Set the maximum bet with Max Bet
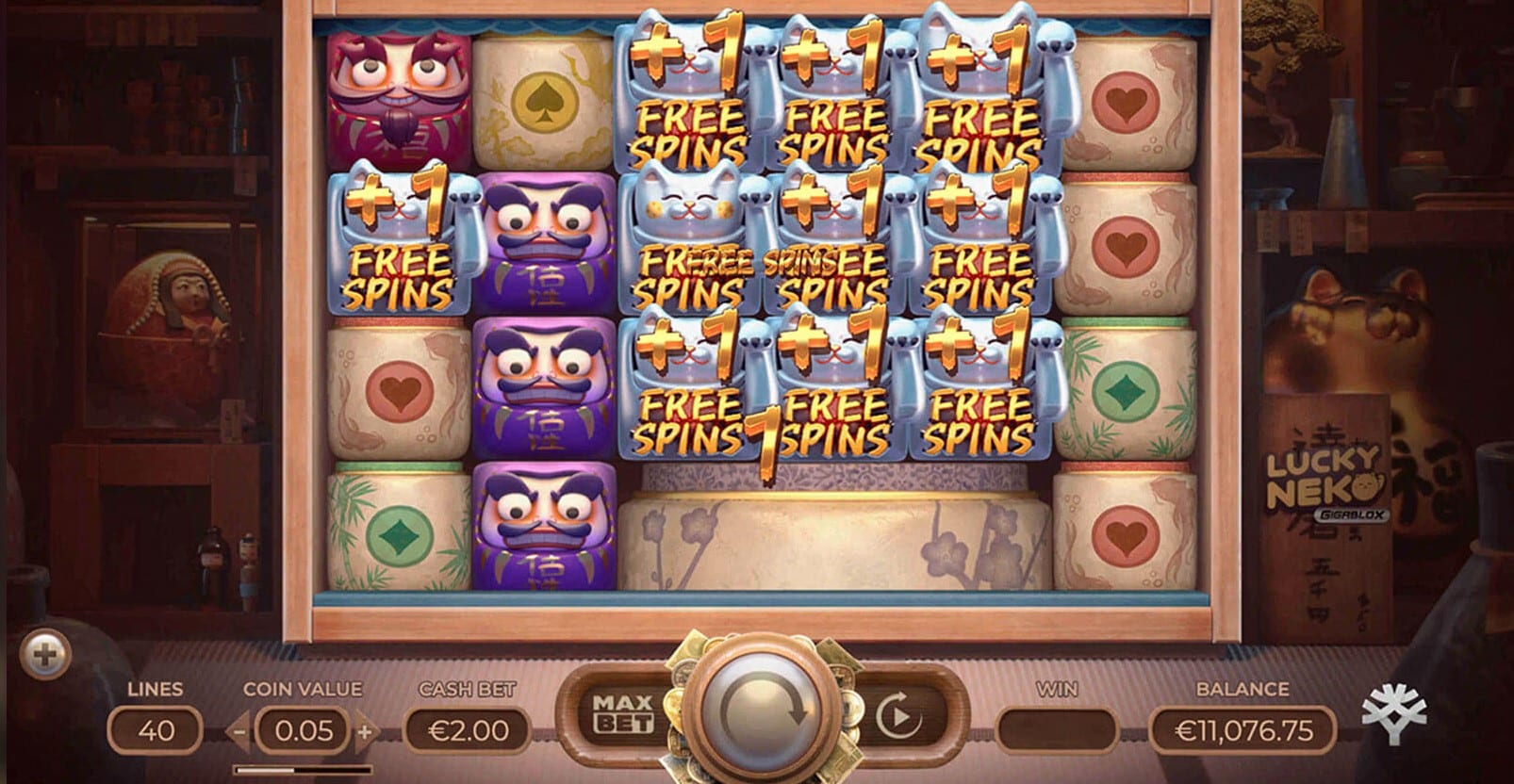This screenshot has width=1514, height=784. click(x=622, y=713)
